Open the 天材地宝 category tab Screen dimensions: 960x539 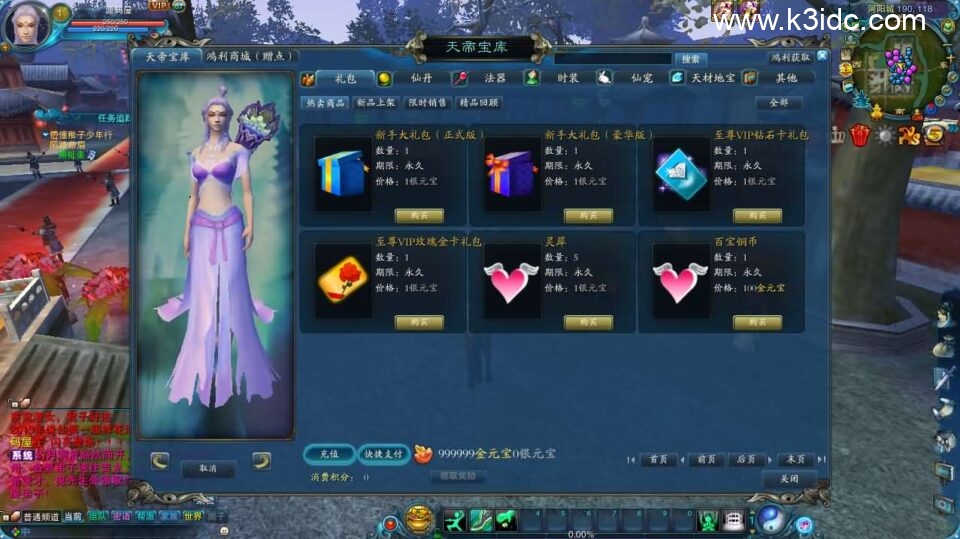click(x=704, y=78)
